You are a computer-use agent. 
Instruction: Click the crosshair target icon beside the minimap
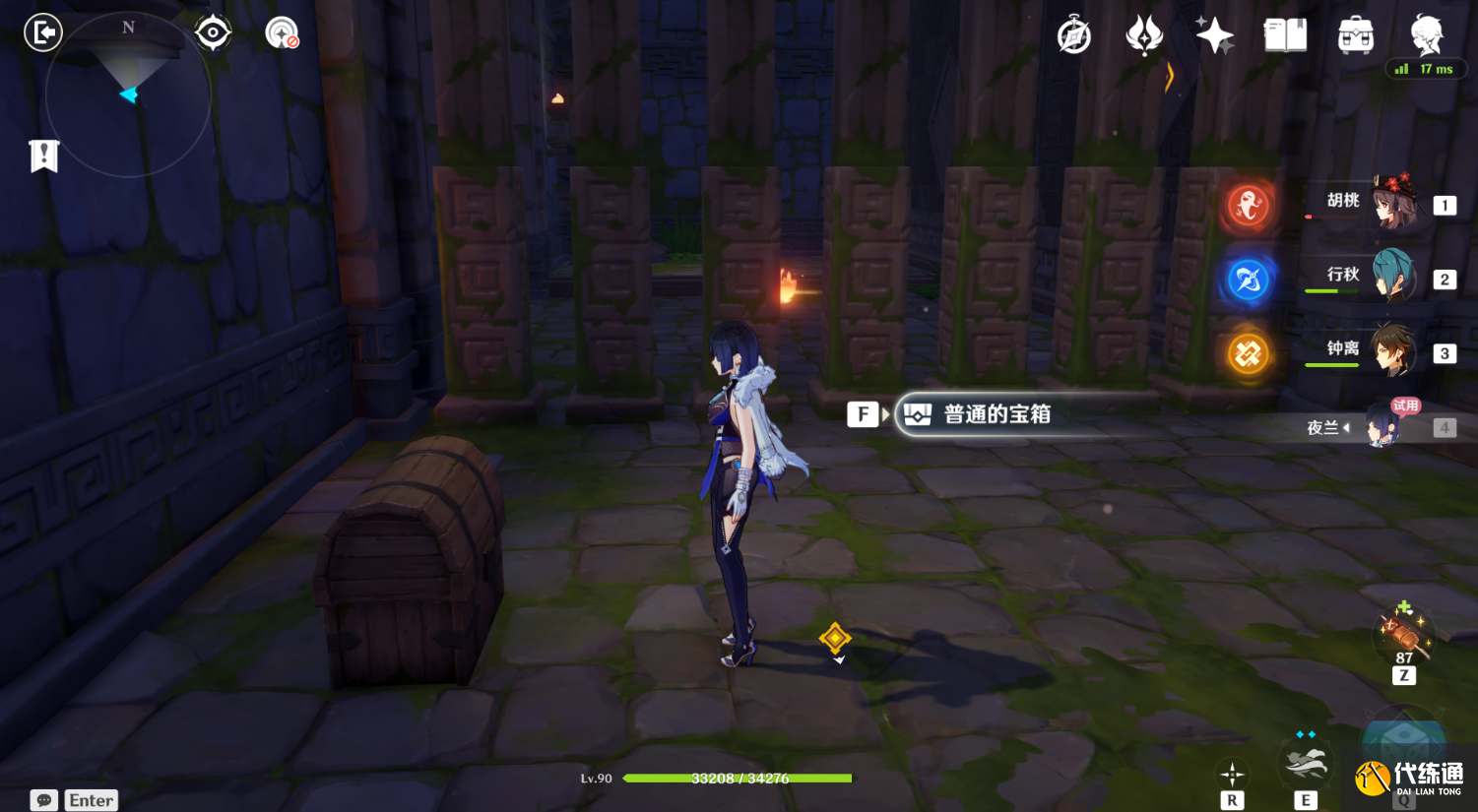tap(213, 33)
